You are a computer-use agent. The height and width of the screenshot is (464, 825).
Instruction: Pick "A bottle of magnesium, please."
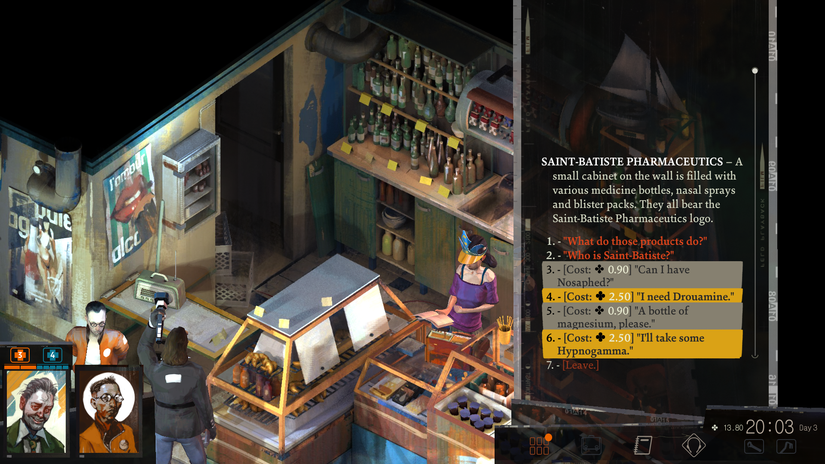pyautogui.click(x=640, y=318)
